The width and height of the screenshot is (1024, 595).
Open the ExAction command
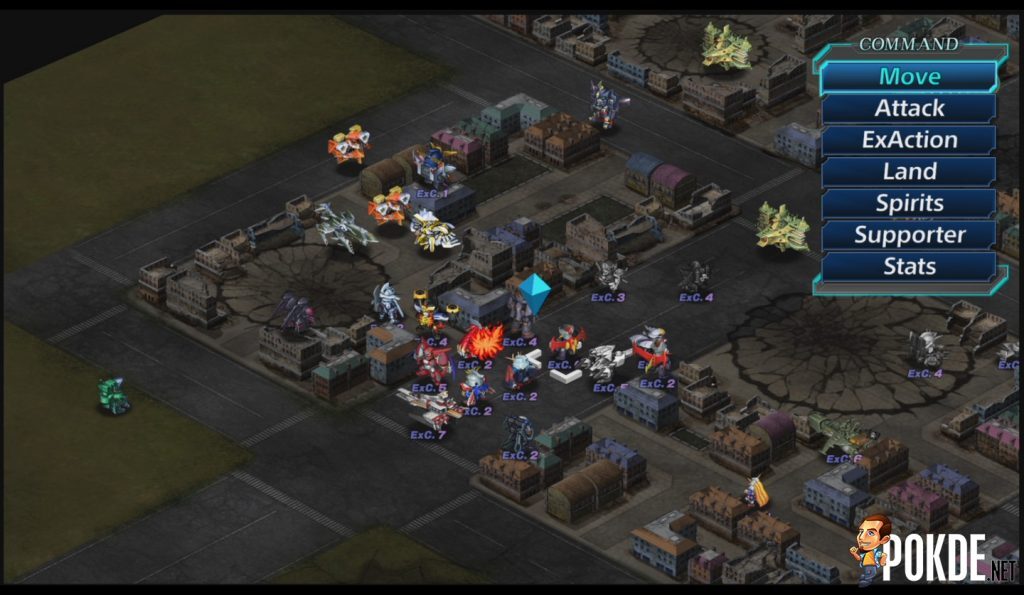click(909, 140)
